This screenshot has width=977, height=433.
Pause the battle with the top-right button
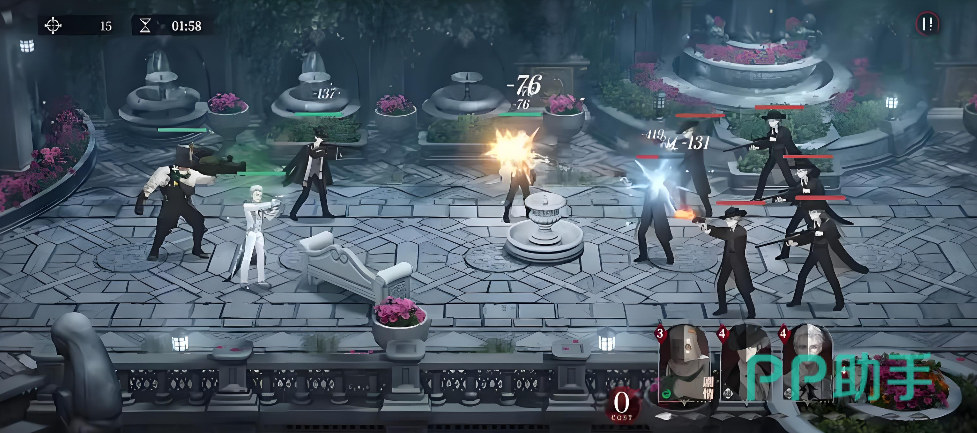point(929,24)
